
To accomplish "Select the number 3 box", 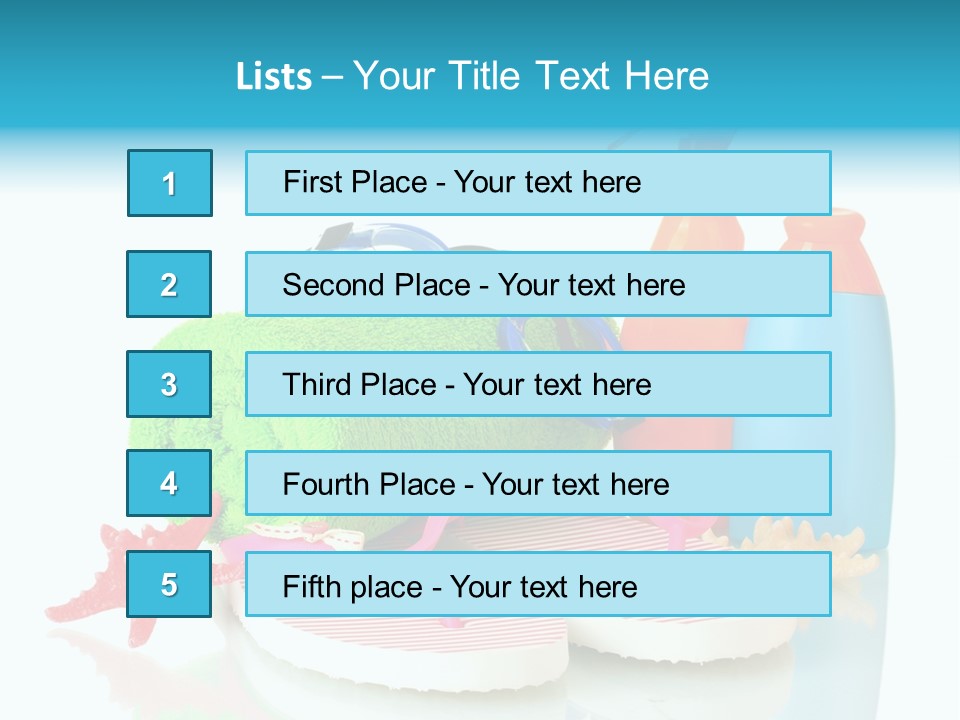I will 169,384.
